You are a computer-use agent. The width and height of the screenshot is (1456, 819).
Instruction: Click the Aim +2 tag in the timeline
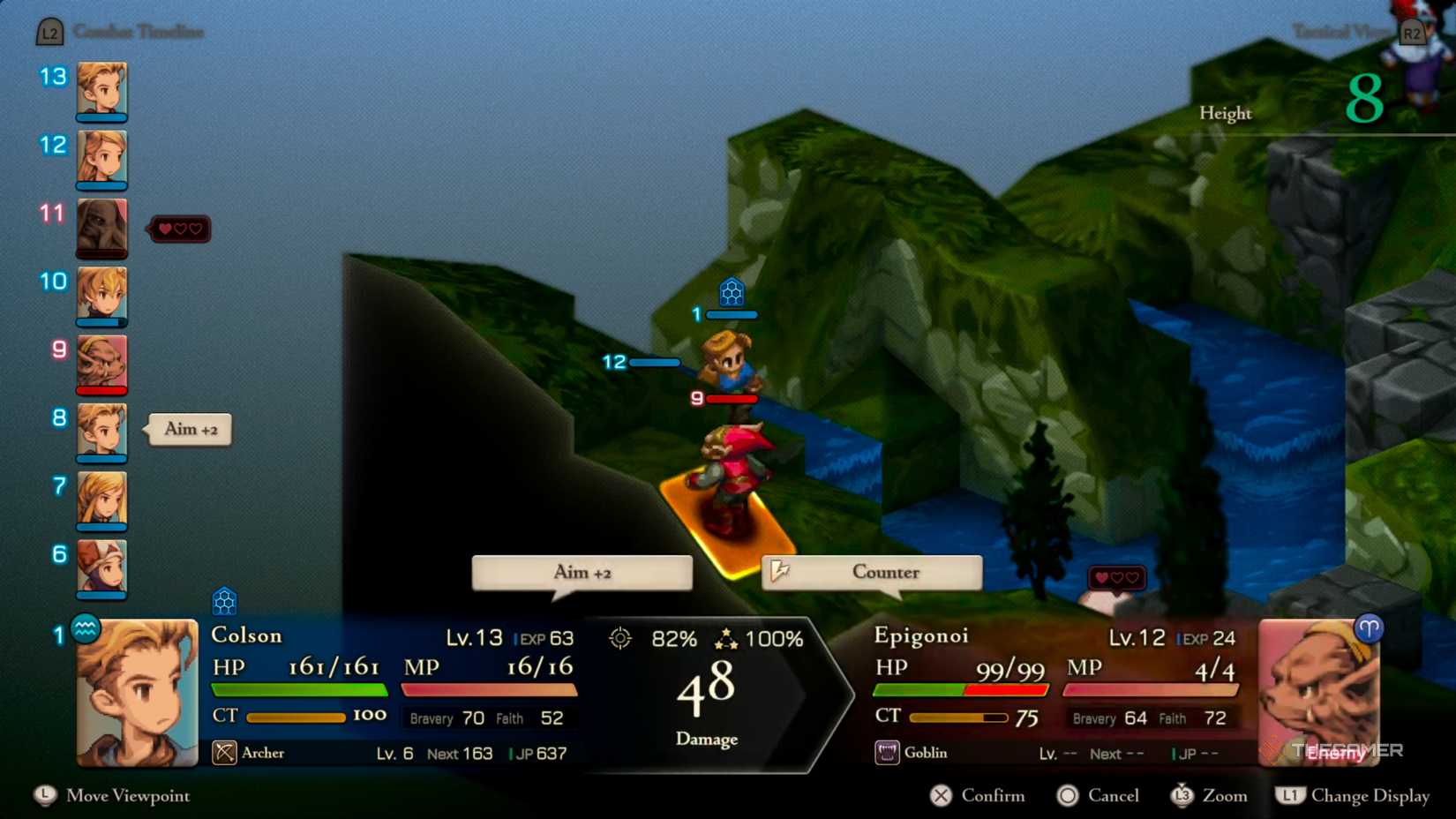tap(190, 429)
